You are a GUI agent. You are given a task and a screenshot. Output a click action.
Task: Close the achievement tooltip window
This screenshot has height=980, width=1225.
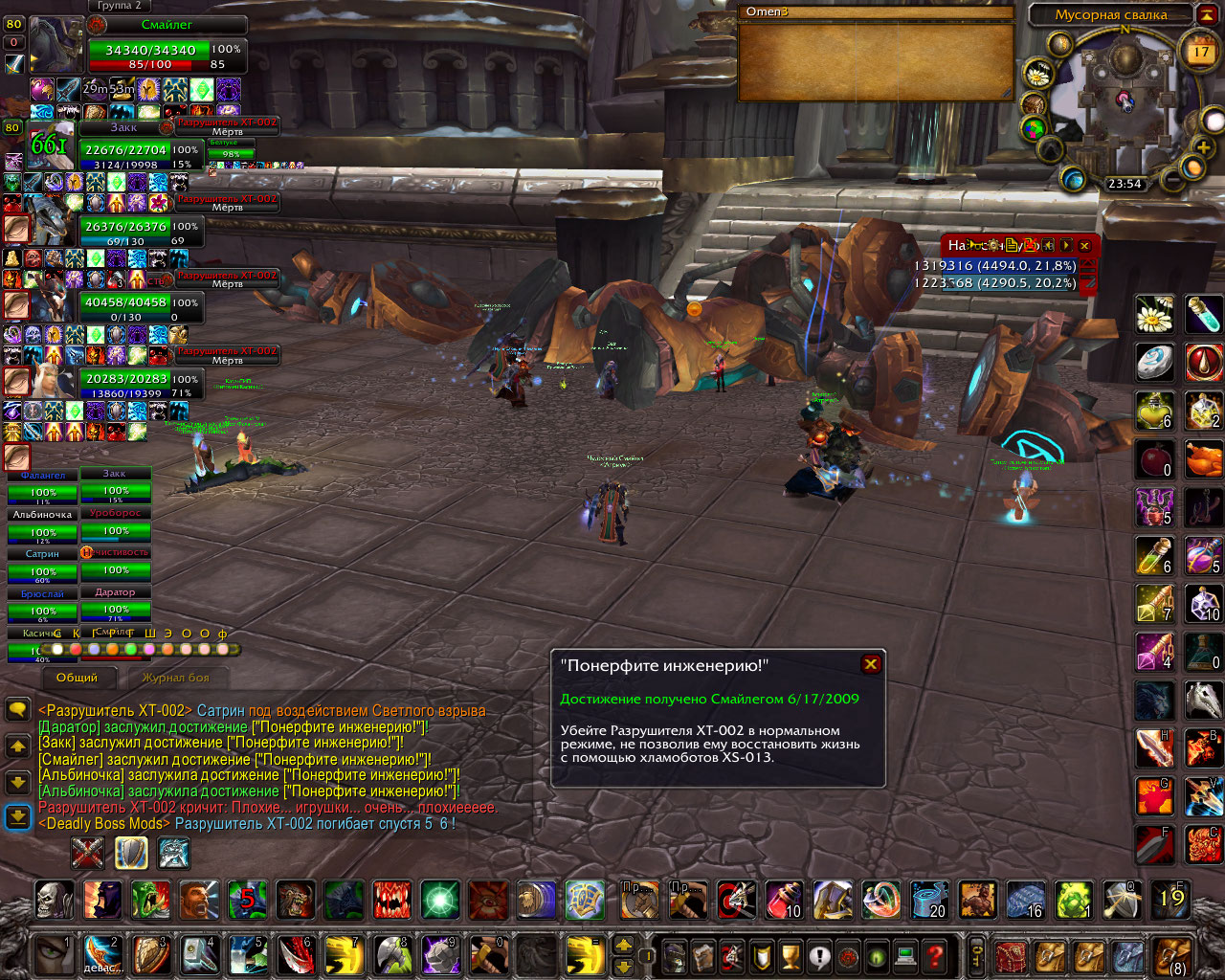(870, 664)
